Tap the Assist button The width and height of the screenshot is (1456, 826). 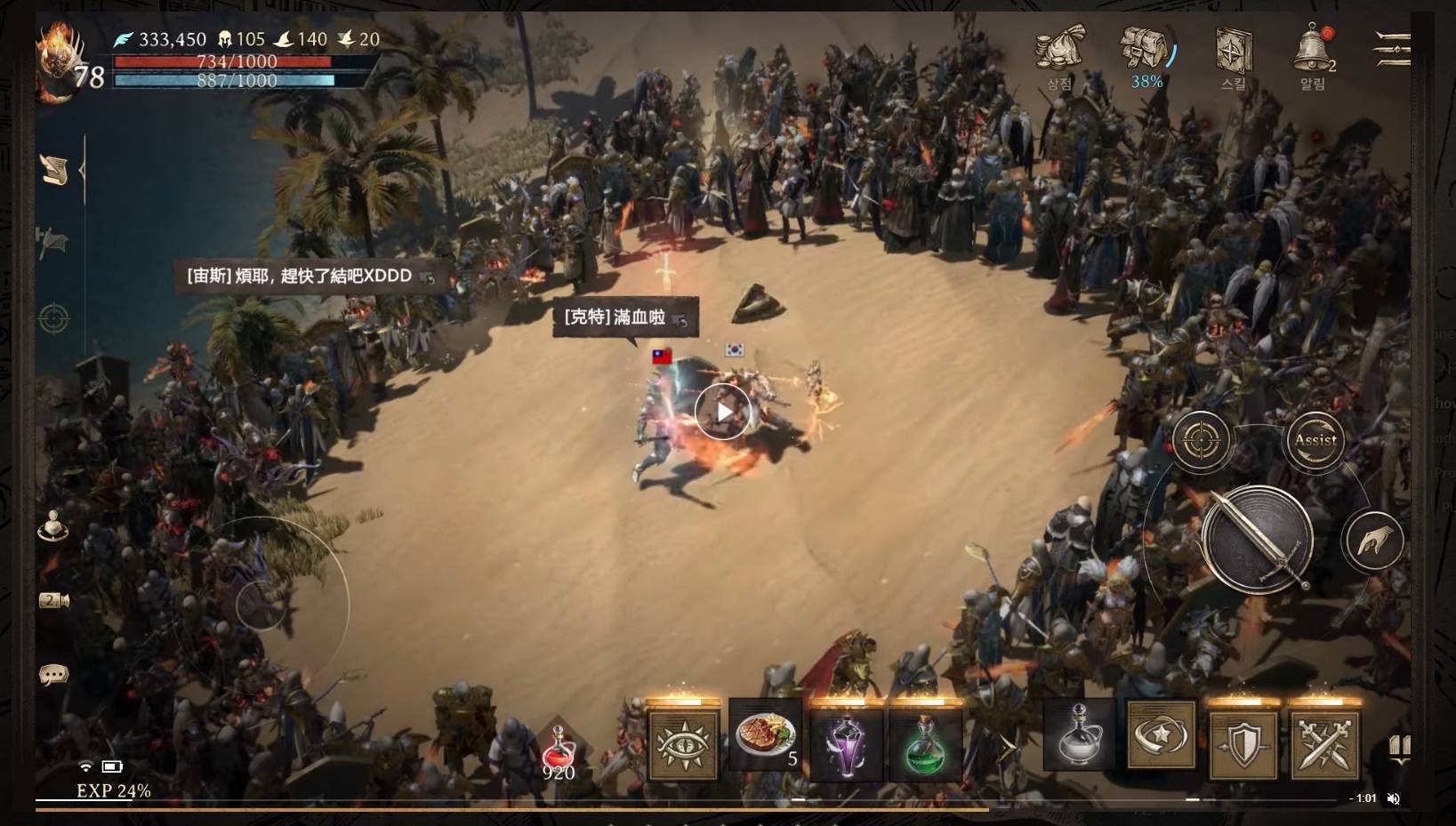click(x=1315, y=441)
